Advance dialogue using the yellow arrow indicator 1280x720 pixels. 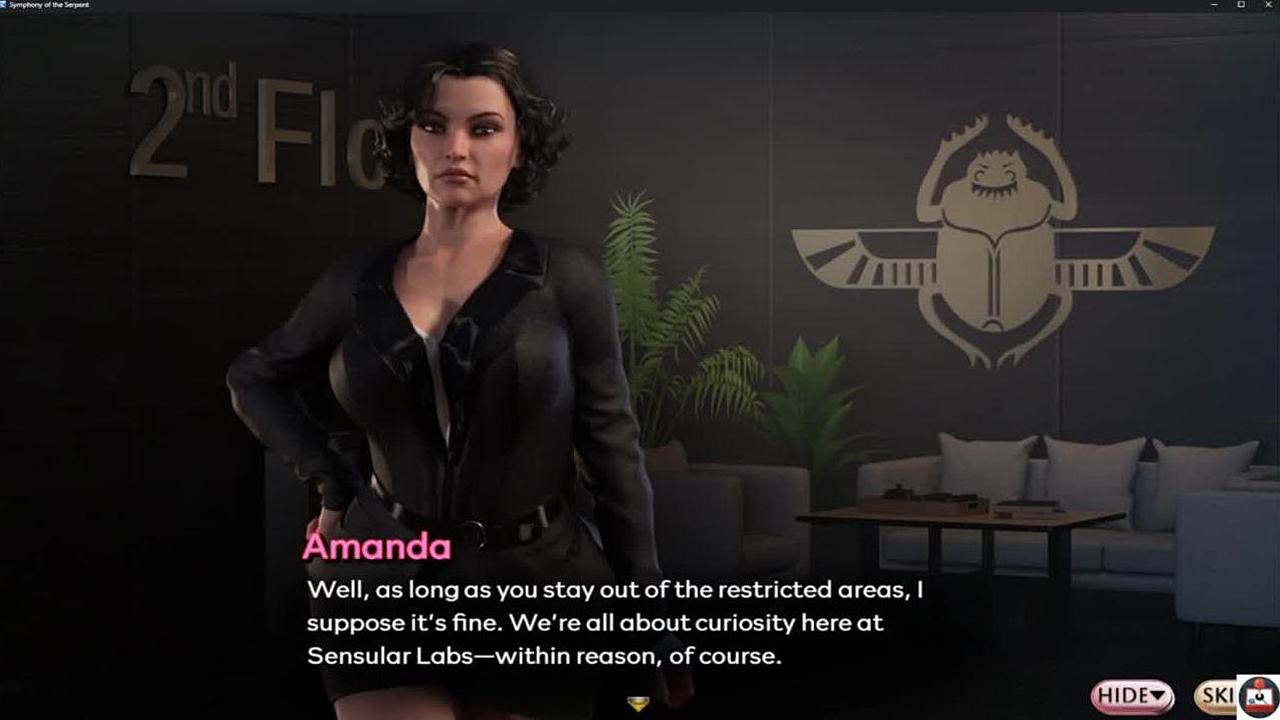[638, 704]
